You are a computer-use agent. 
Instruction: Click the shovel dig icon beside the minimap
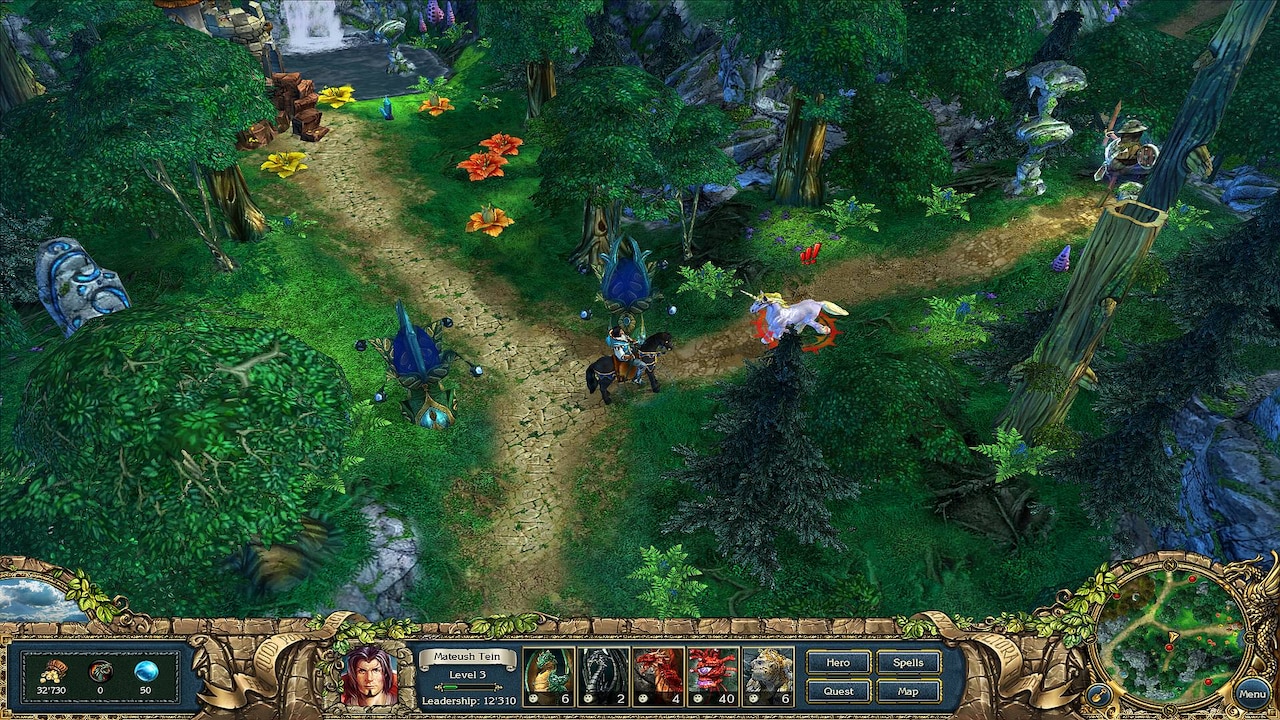click(1100, 694)
